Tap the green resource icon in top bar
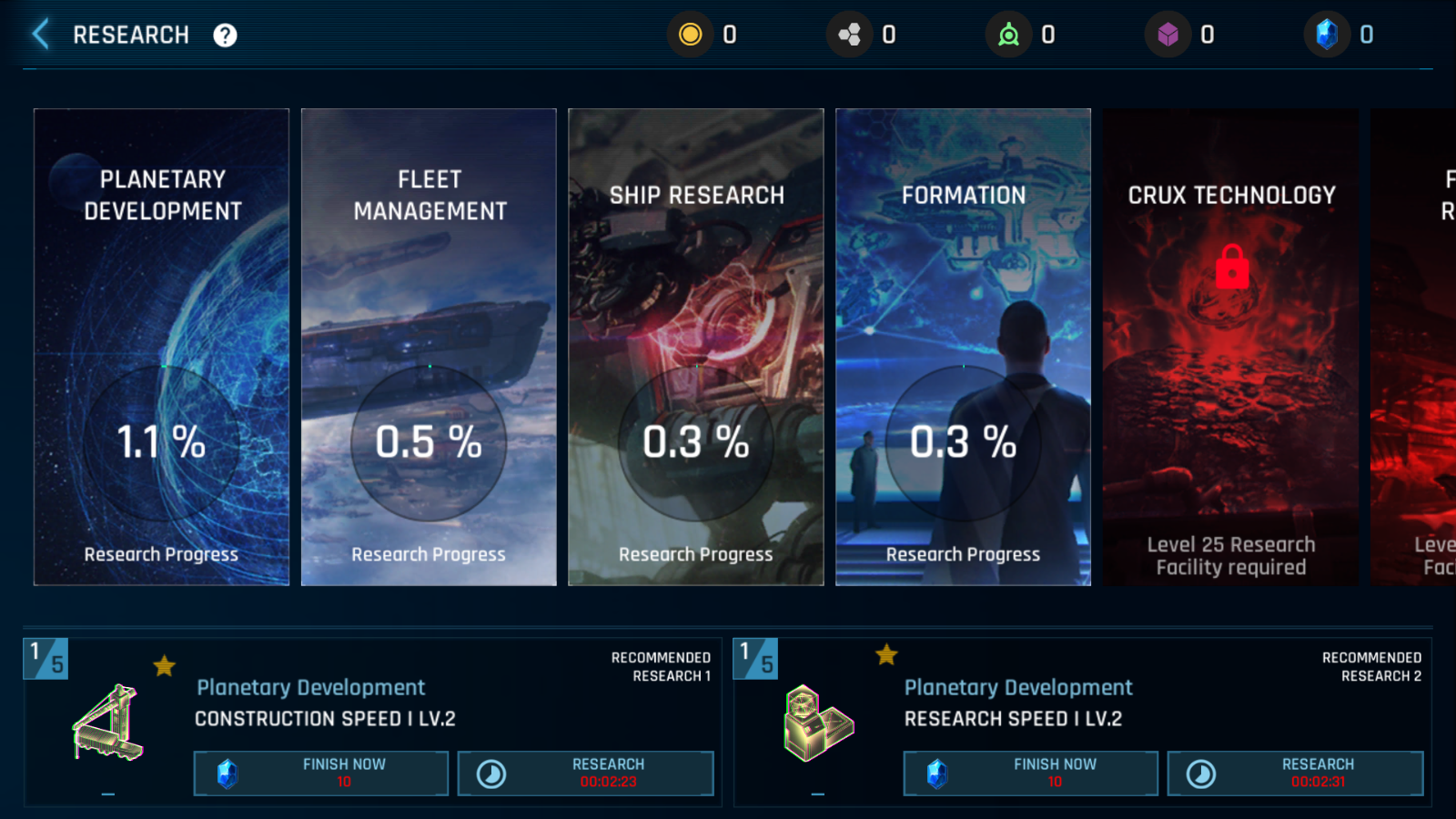This screenshot has width=1456, height=819. point(1008,35)
